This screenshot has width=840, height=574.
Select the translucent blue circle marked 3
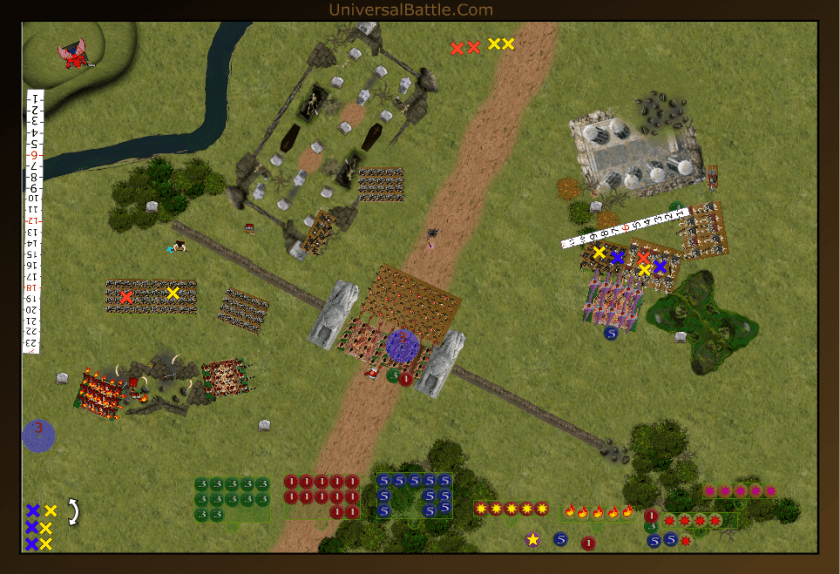click(x=39, y=435)
